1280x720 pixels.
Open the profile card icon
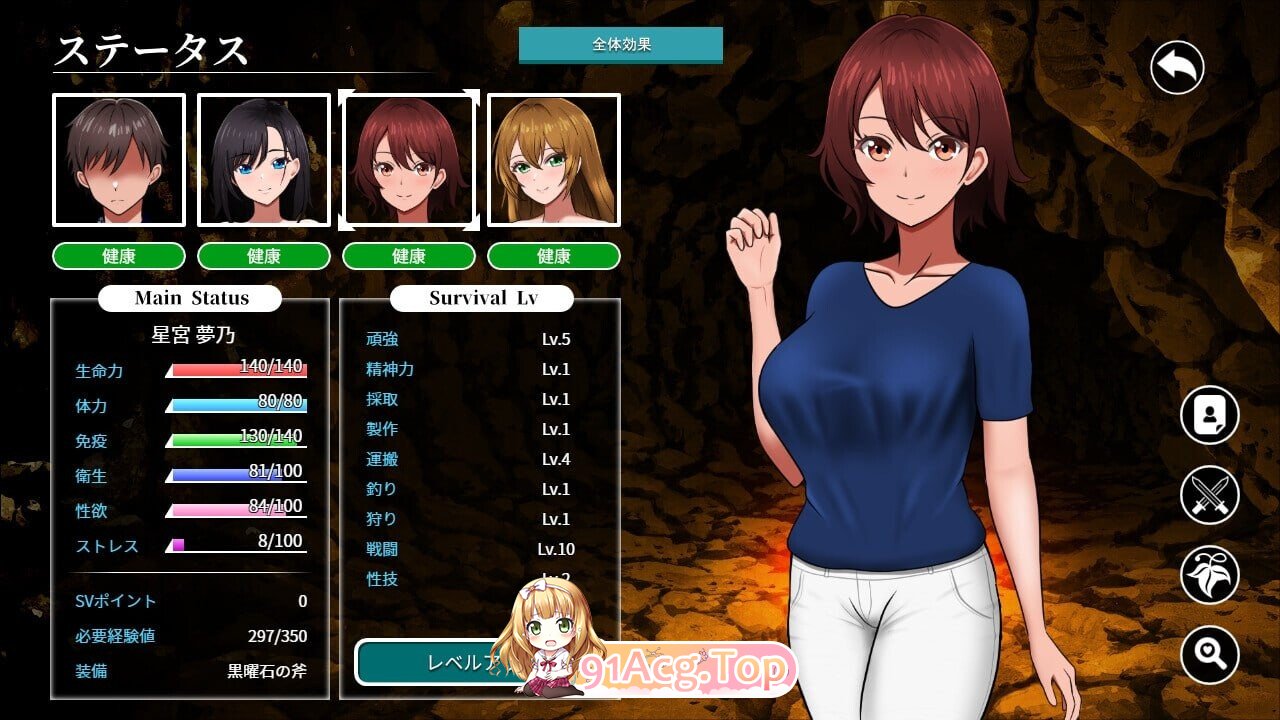point(1209,414)
